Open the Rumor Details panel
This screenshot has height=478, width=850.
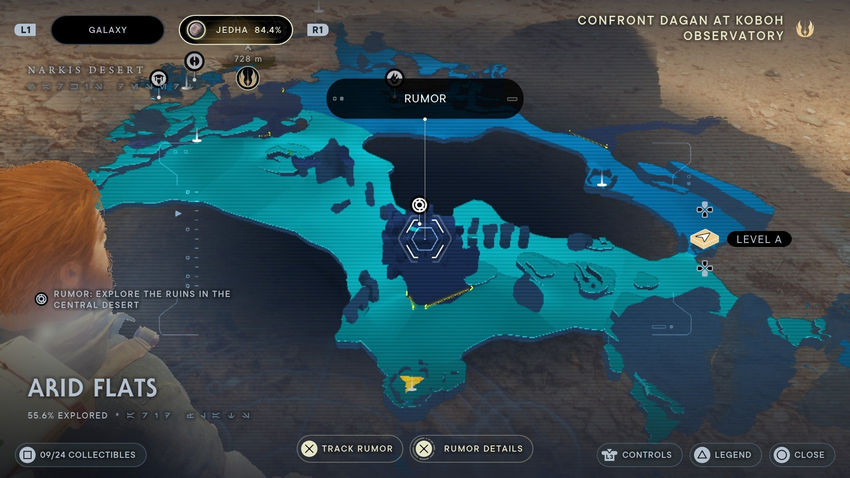pyautogui.click(x=472, y=449)
